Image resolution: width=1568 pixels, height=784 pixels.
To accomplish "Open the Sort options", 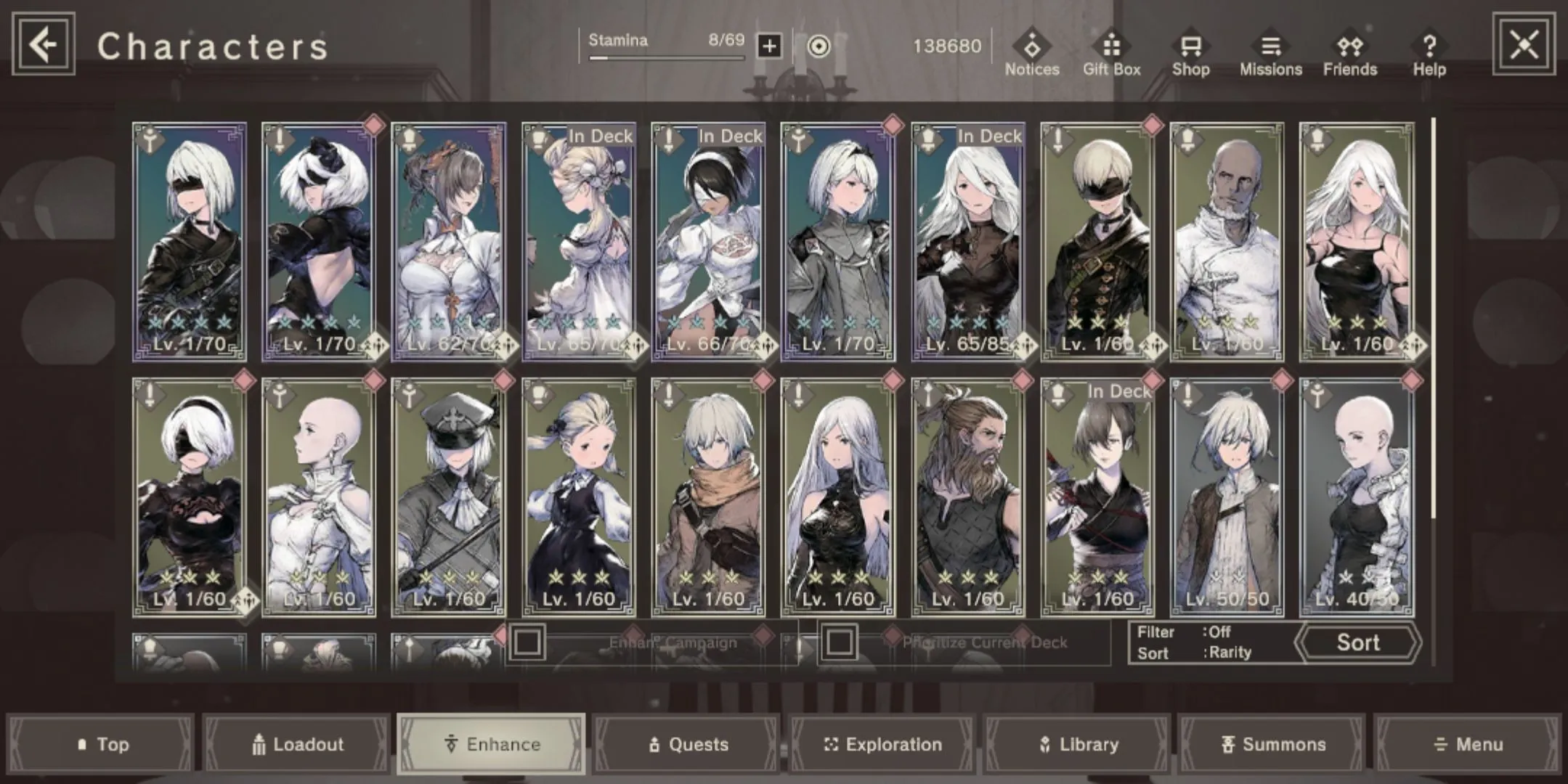I will [1357, 642].
